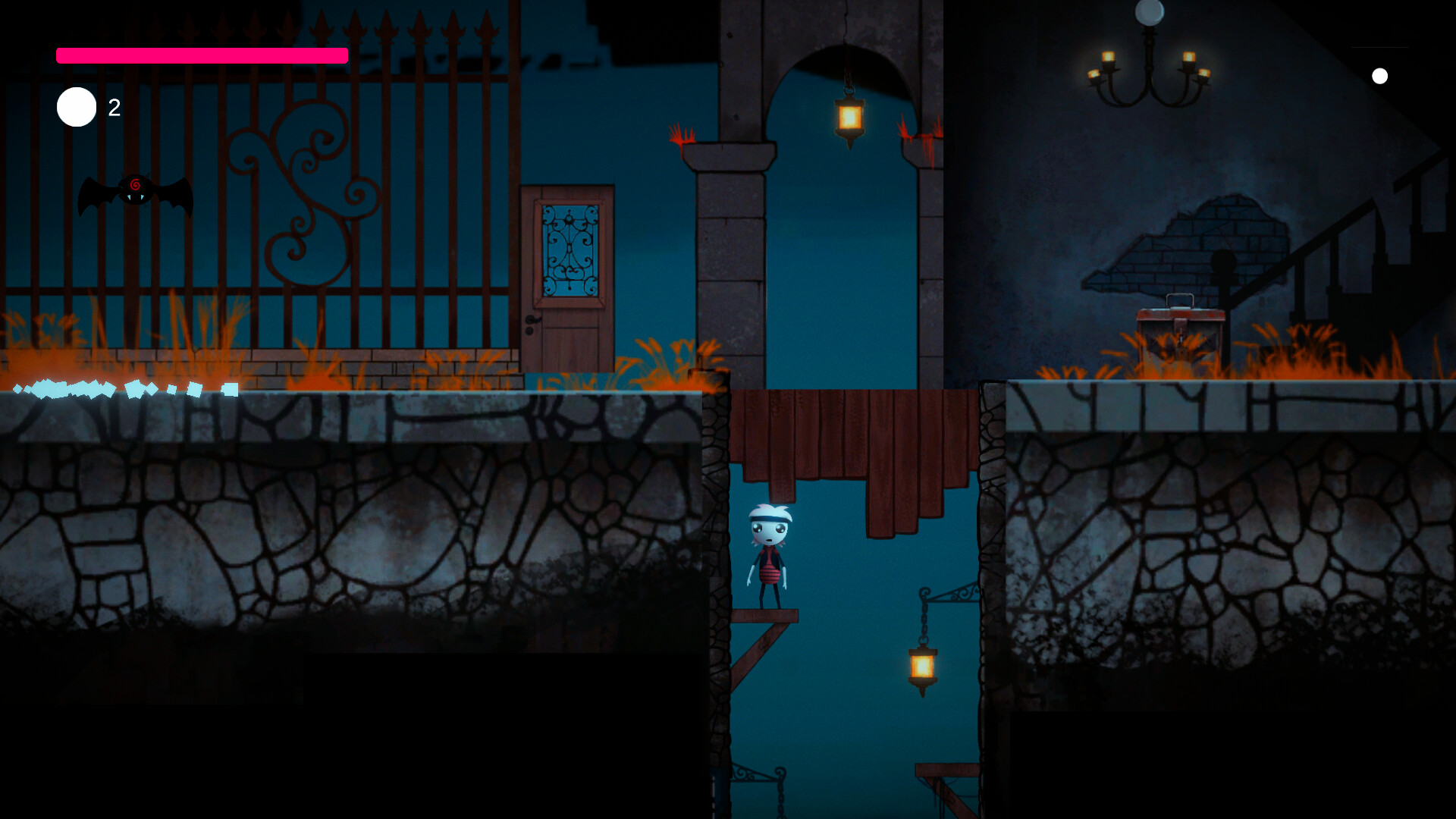Click the small white moon dot top right
The image size is (1456, 819).
[1380, 76]
